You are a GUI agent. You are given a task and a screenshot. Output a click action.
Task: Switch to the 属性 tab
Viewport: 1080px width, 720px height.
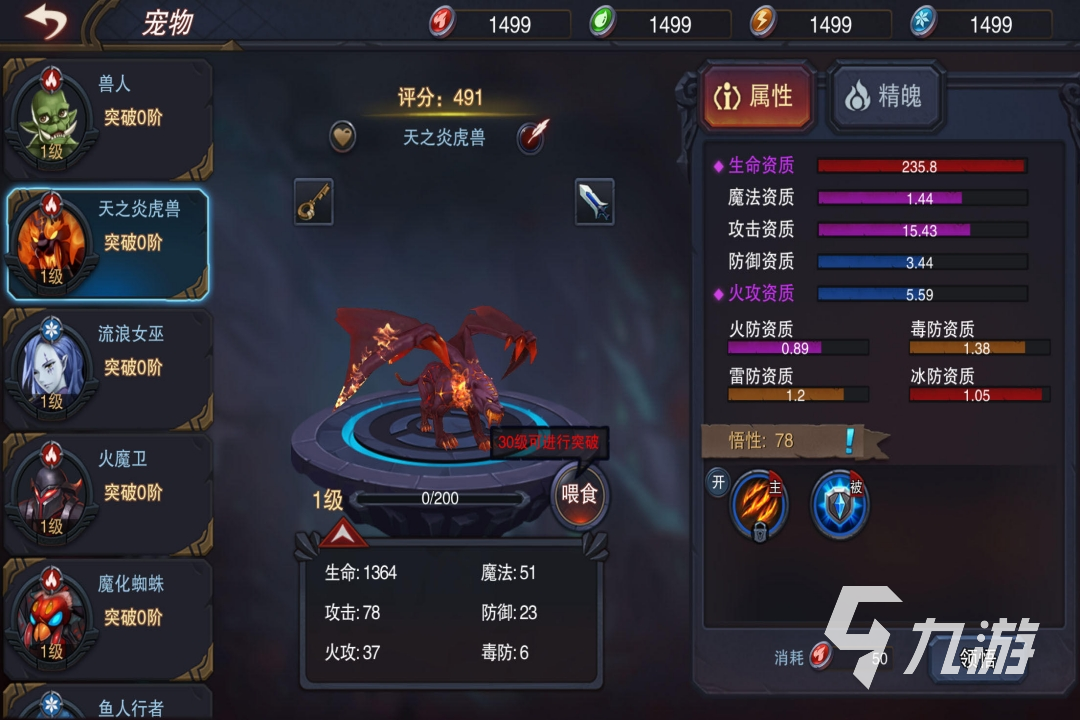[x=756, y=97]
